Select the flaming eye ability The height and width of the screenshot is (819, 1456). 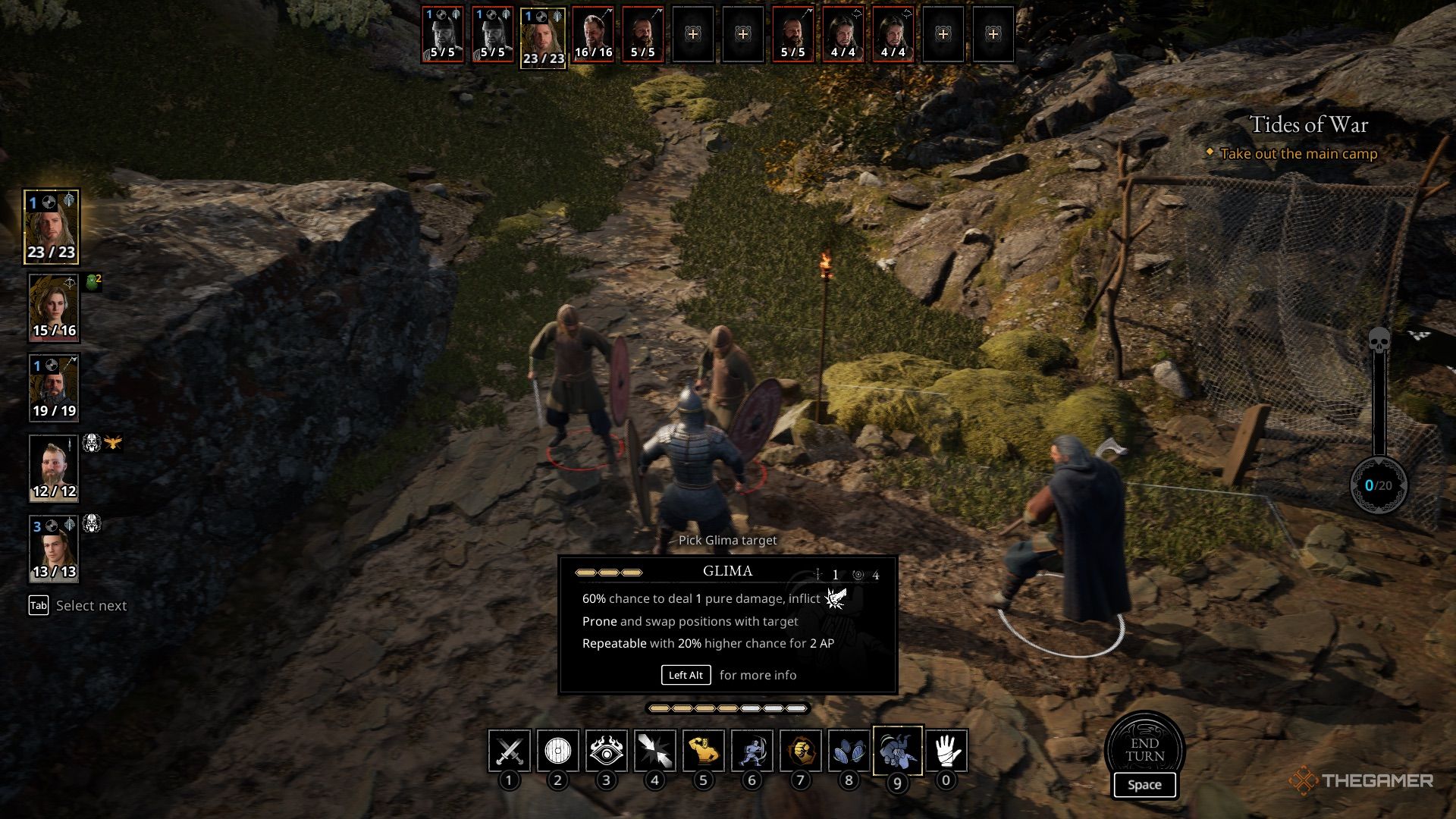click(x=606, y=751)
